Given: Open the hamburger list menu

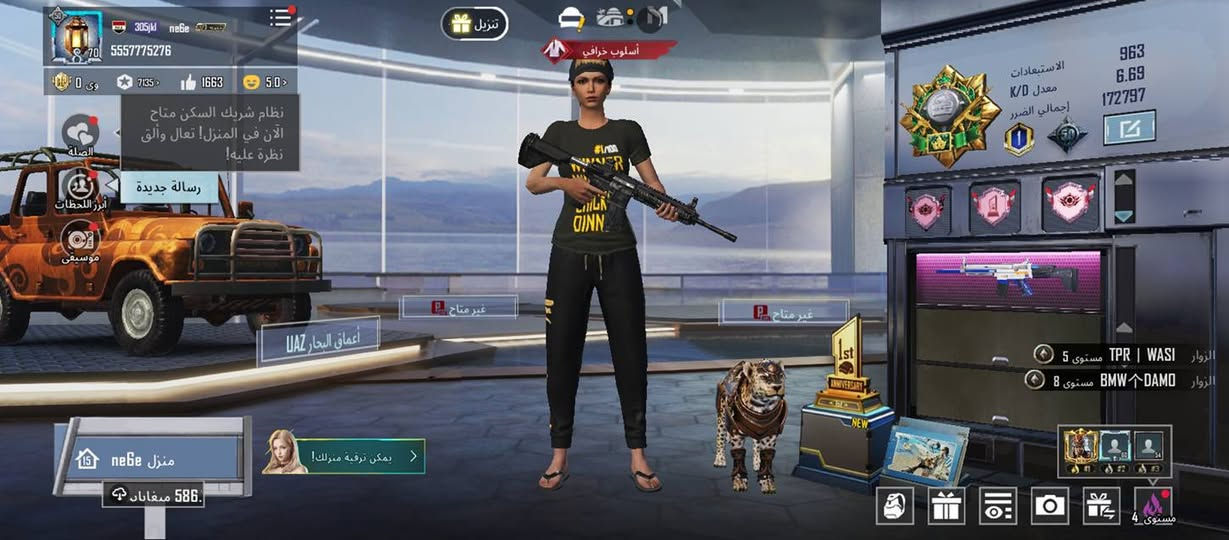Looking at the screenshot, I should pyautogui.click(x=281, y=18).
